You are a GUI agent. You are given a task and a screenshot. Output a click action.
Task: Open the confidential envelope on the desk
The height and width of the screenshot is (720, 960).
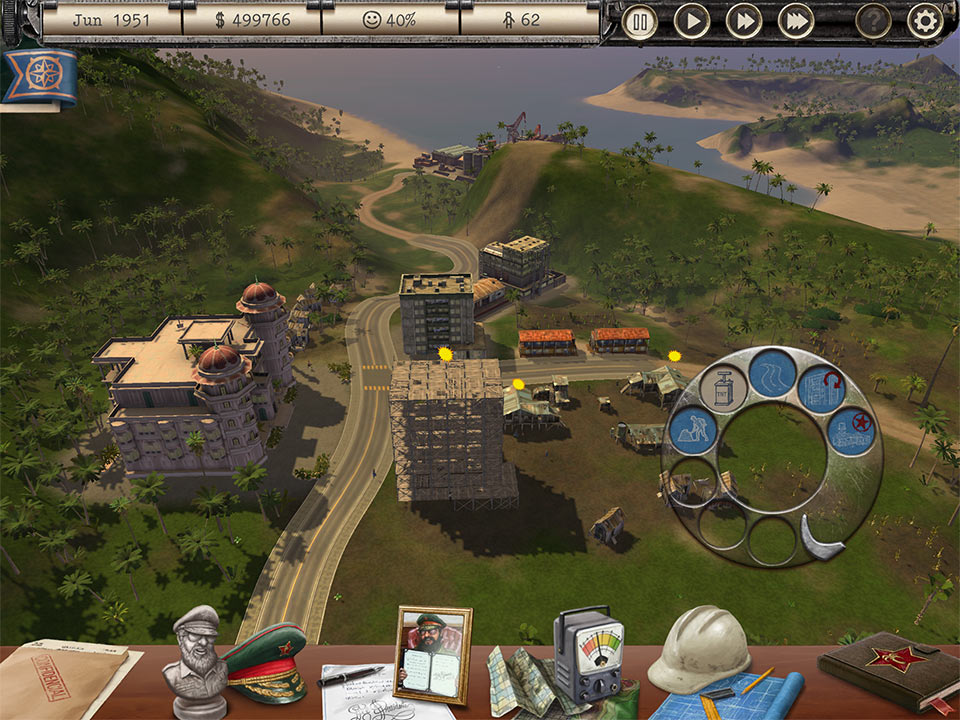click(62, 678)
